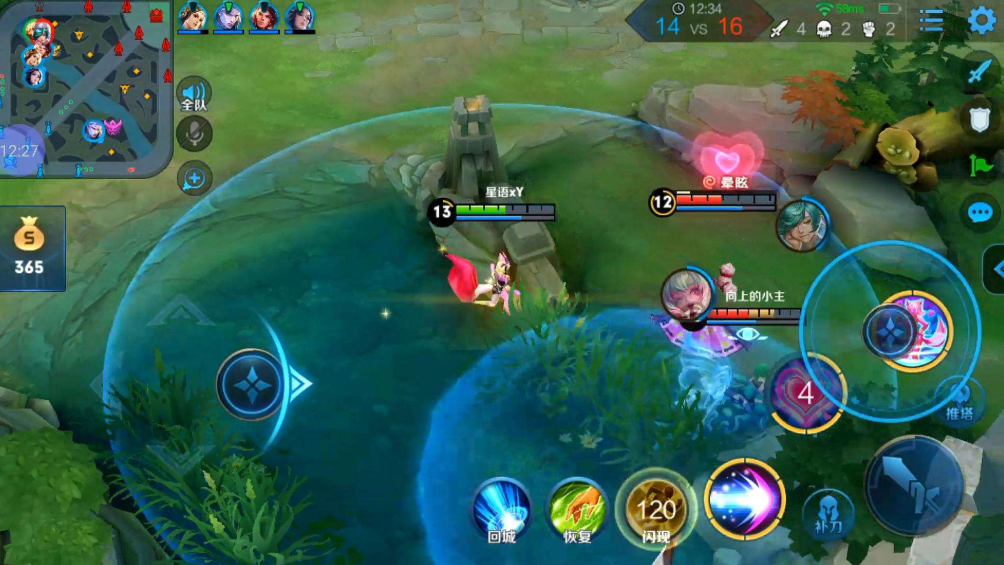Open the chat bubble quick messages
The width and height of the screenshot is (1004, 565).
980,212
